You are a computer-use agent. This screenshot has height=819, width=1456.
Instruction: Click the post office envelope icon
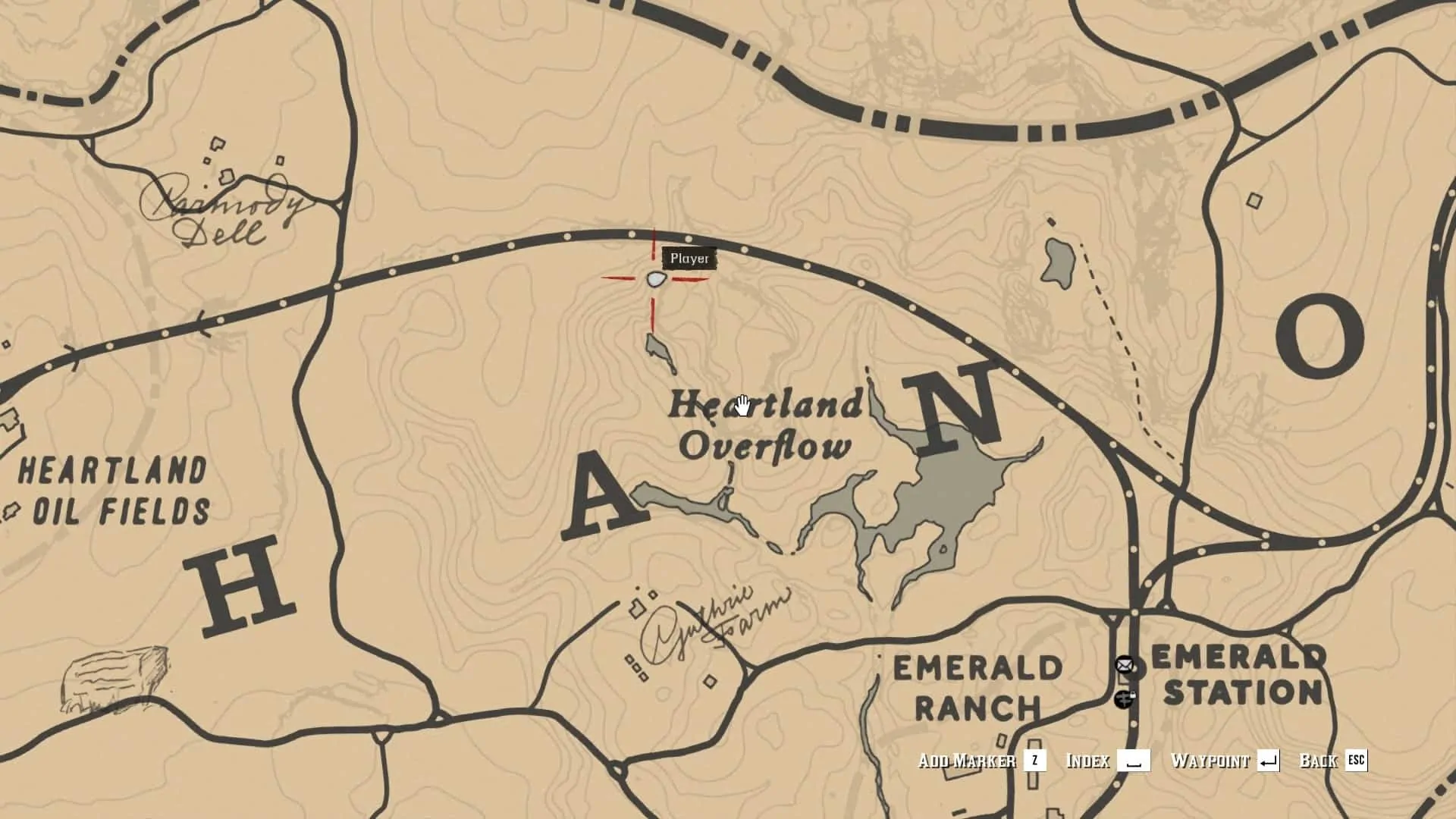[1124, 665]
